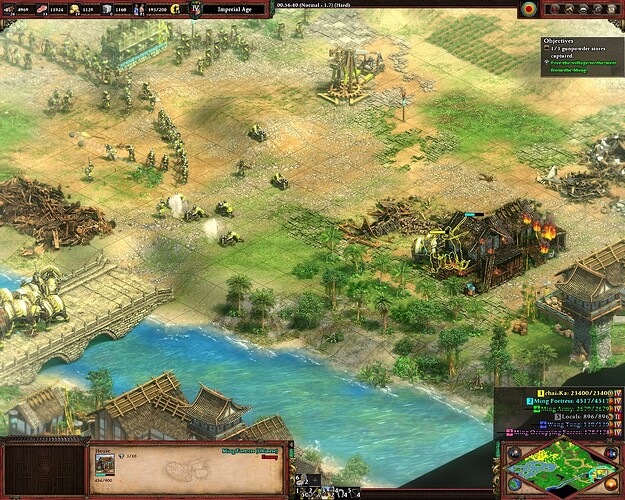This screenshot has width=625, height=500.
Task: Open the Objectives panel tracker
Action: coord(564,41)
